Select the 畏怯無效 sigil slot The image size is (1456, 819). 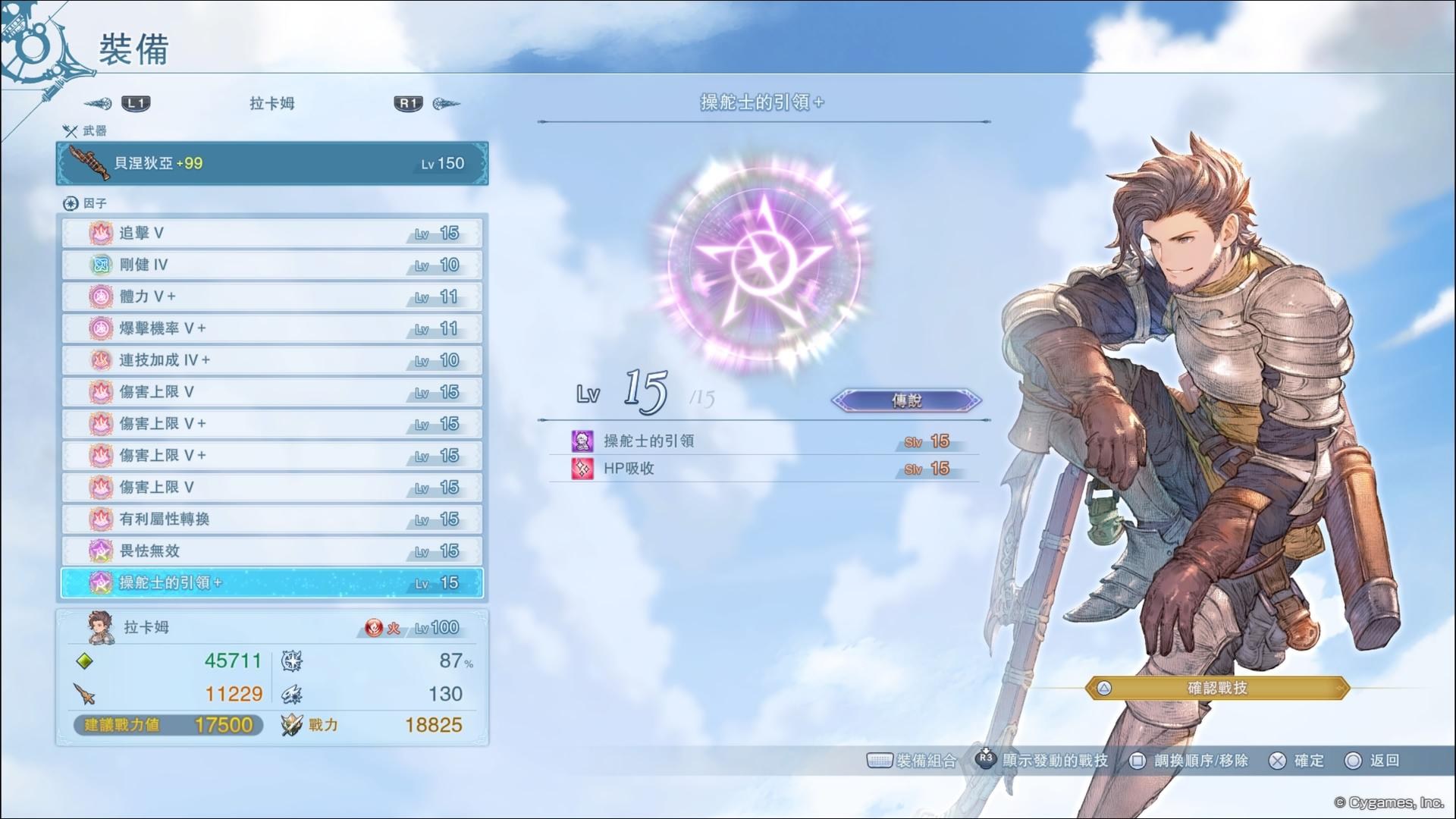point(271,551)
